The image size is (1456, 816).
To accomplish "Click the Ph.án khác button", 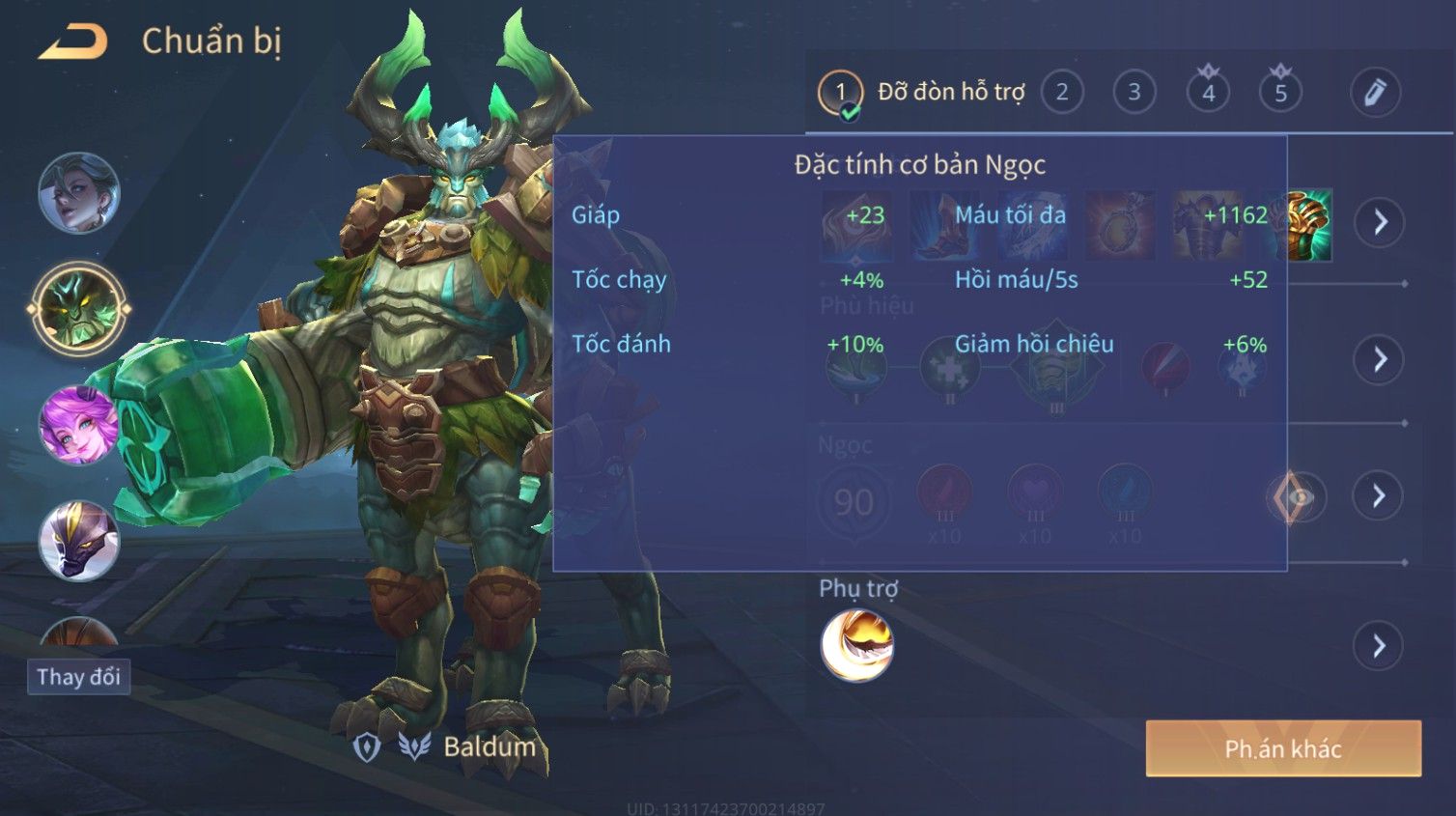I will pos(1283,748).
